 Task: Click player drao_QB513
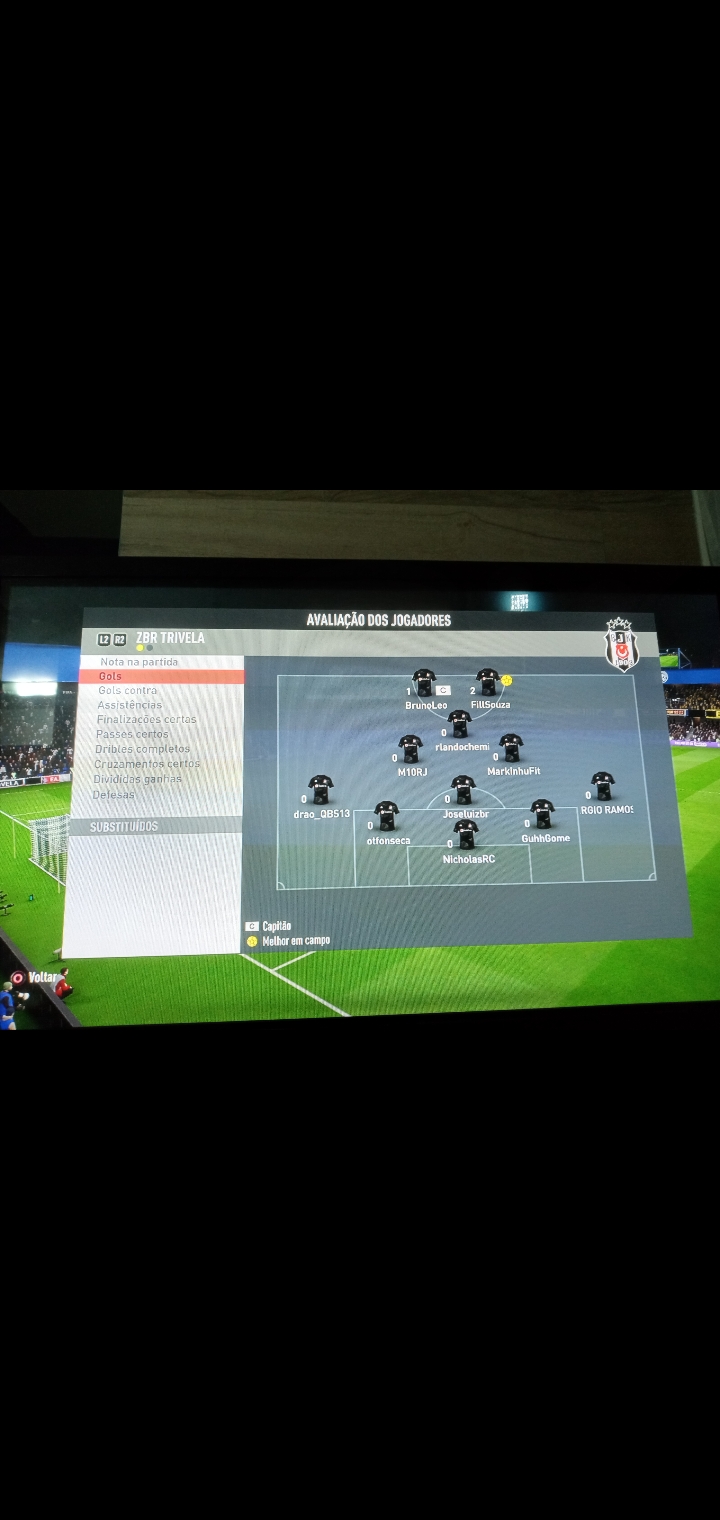(320, 790)
